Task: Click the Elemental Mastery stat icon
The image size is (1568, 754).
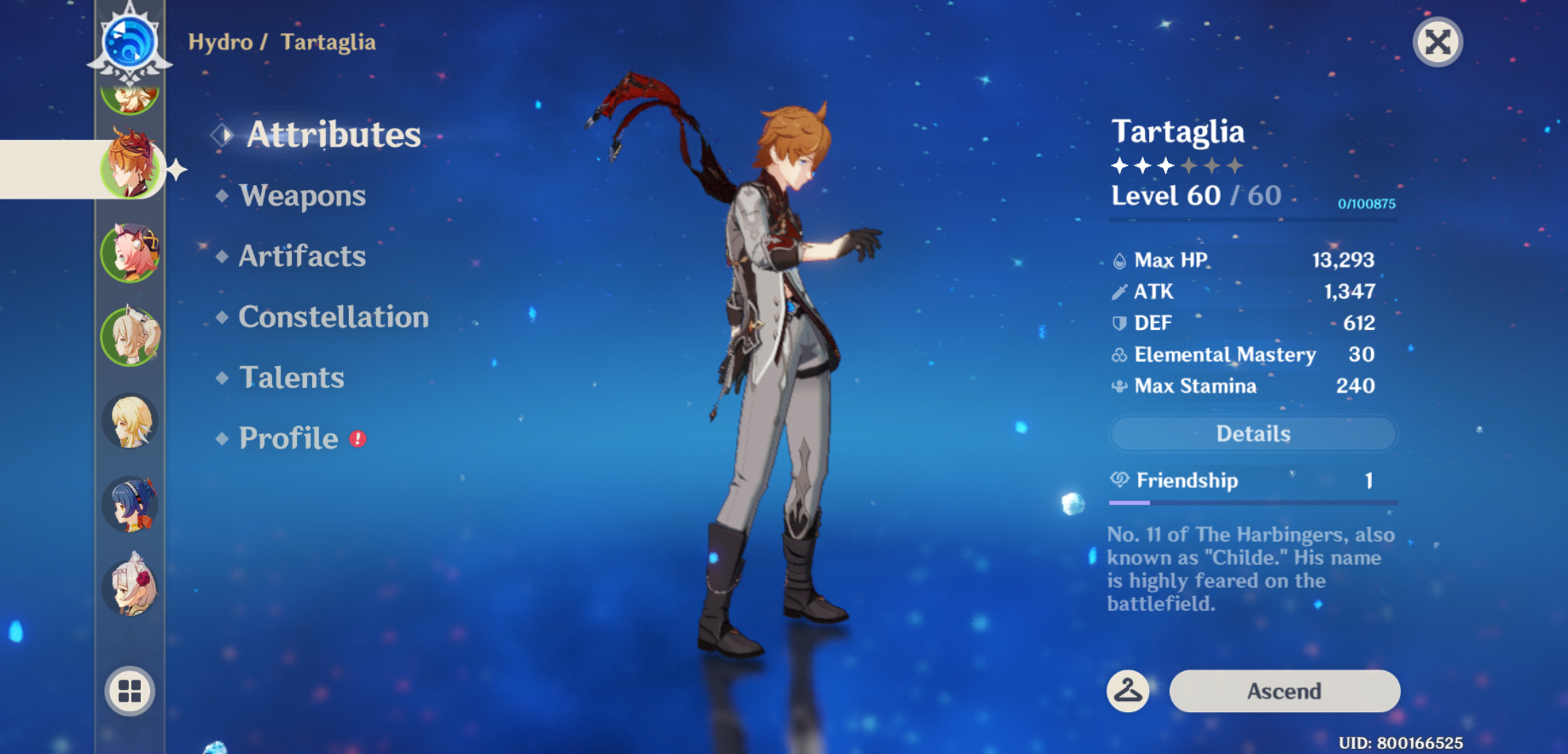Action: click(1120, 354)
